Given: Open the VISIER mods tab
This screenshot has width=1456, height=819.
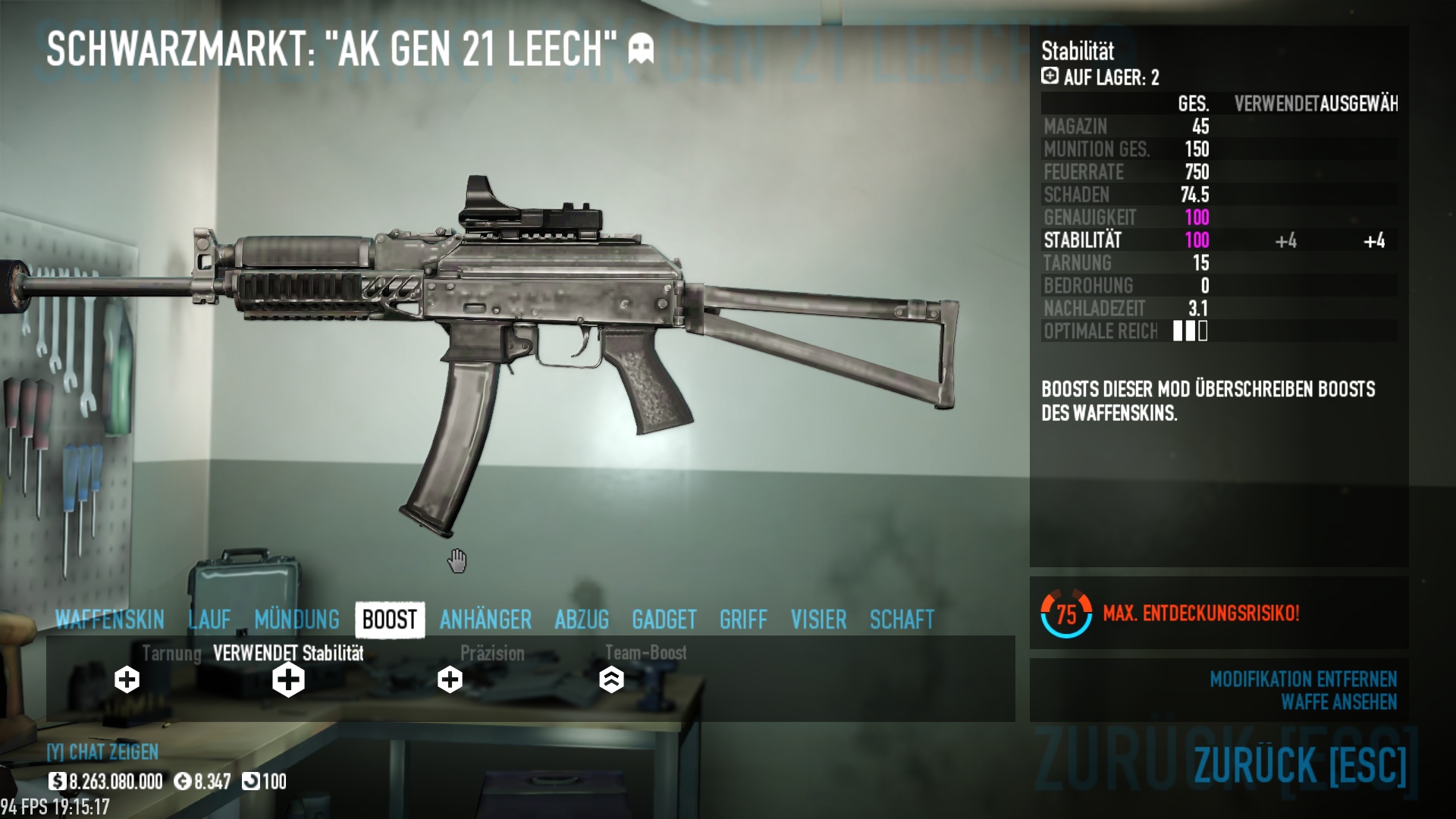Looking at the screenshot, I should 818,620.
